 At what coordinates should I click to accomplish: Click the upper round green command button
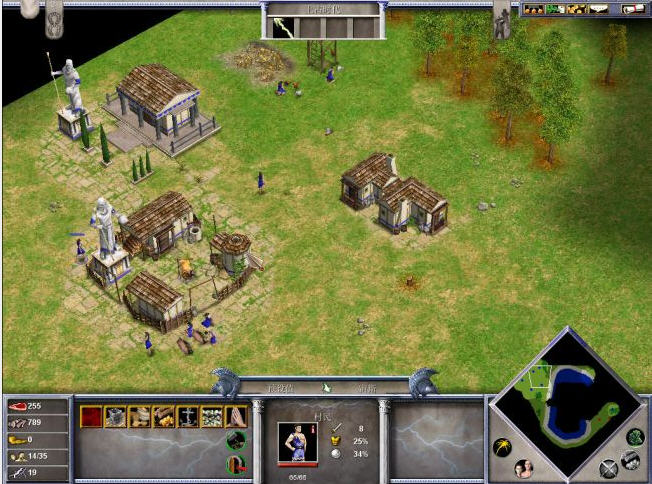pyautogui.click(x=236, y=440)
